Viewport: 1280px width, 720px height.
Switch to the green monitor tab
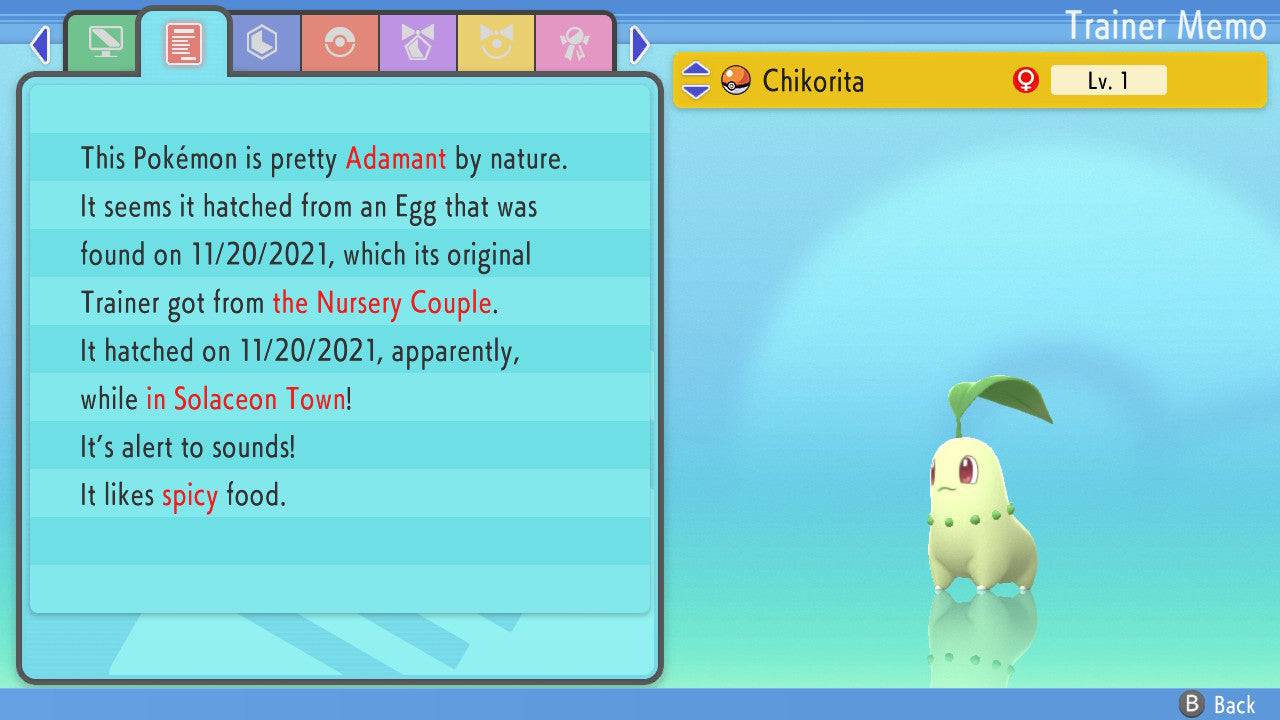104,43
